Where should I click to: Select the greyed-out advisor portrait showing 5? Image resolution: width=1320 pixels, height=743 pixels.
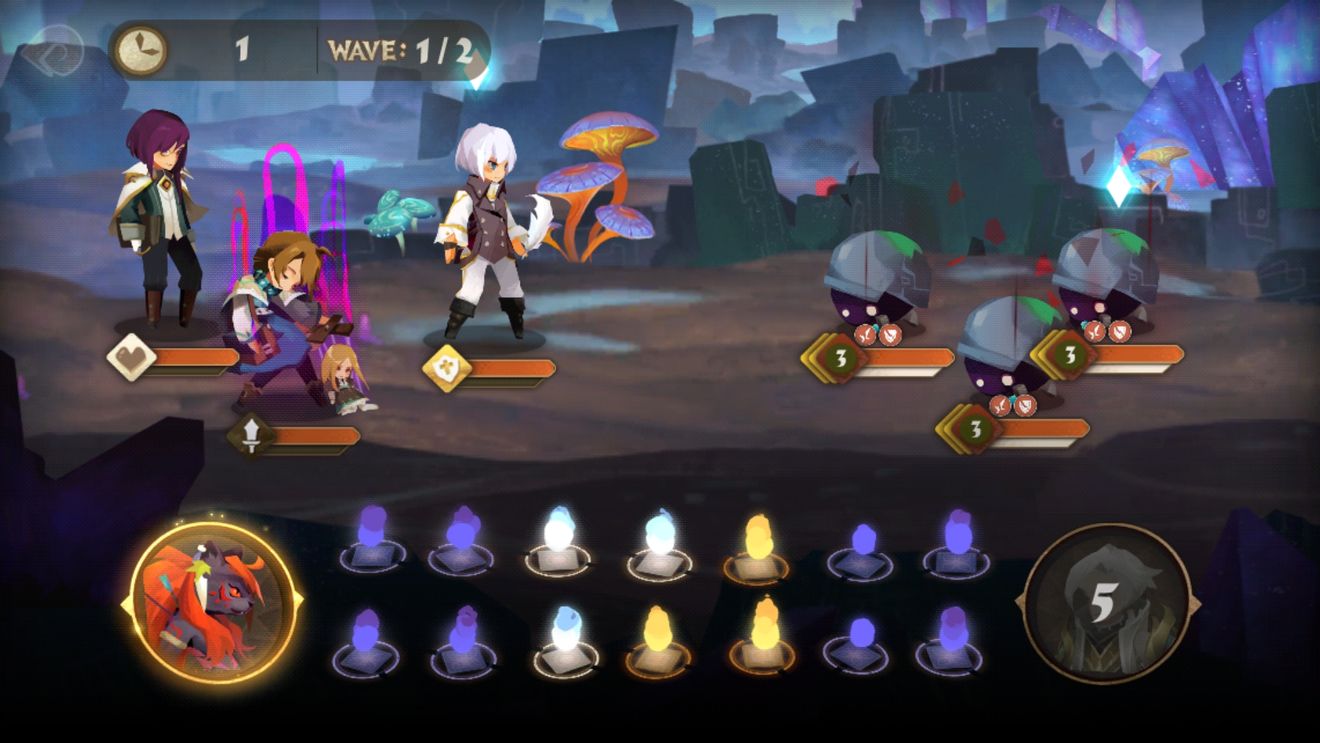1106,603
